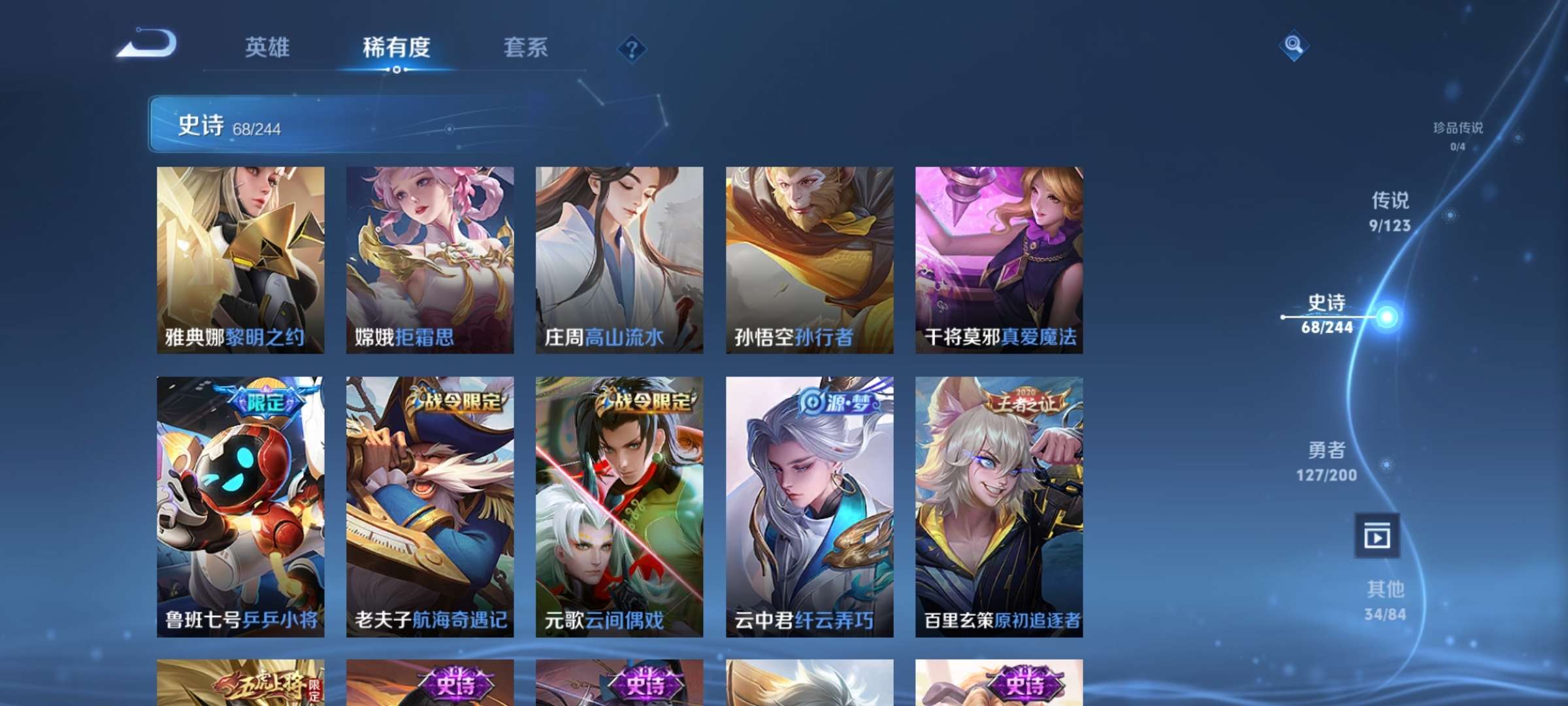1568x706 pixels.
Task: Switch to the 套系 tab
Action: pos(525,48)
